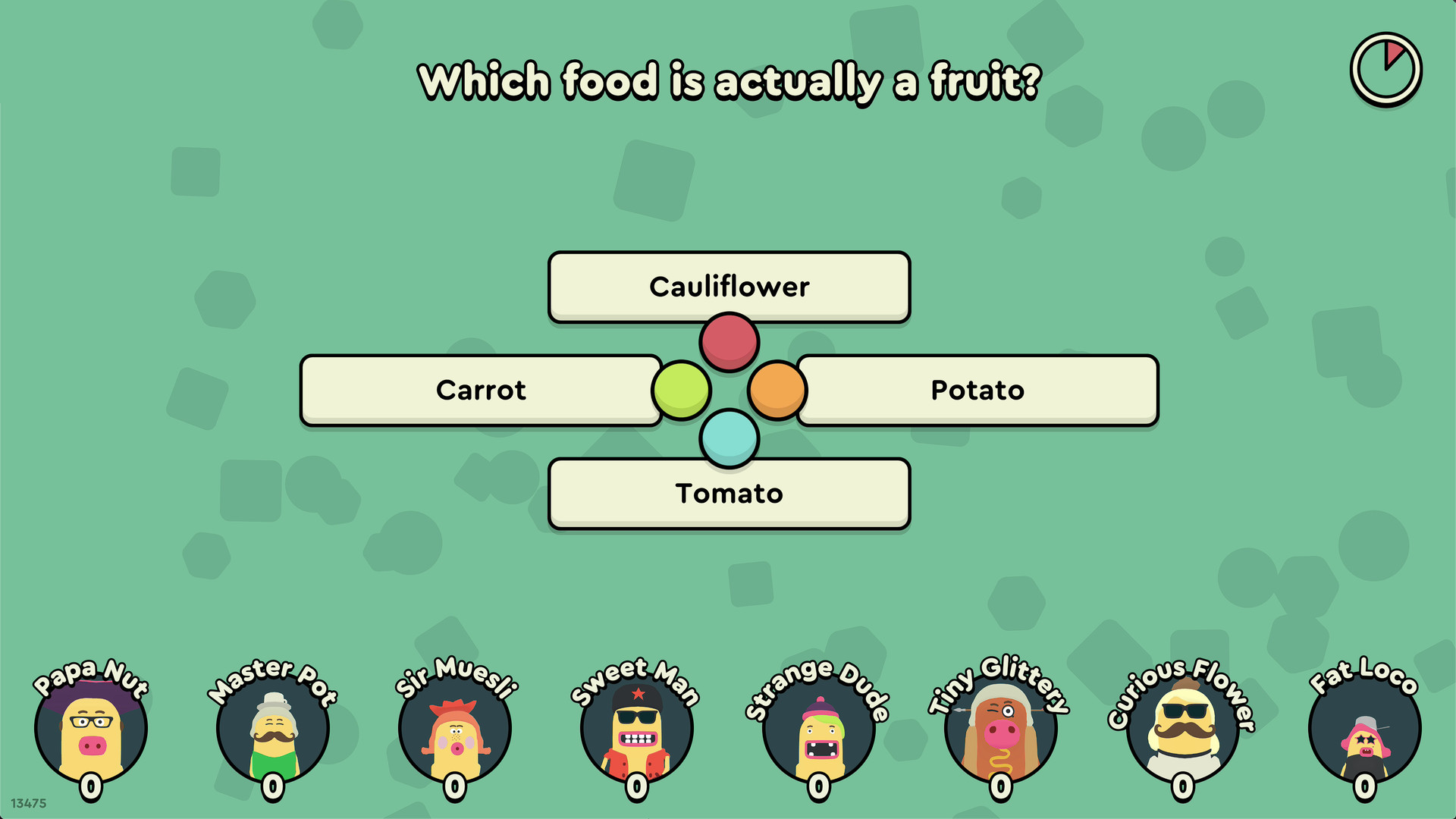Choose the Cauliflower answer

pos(729,287)
